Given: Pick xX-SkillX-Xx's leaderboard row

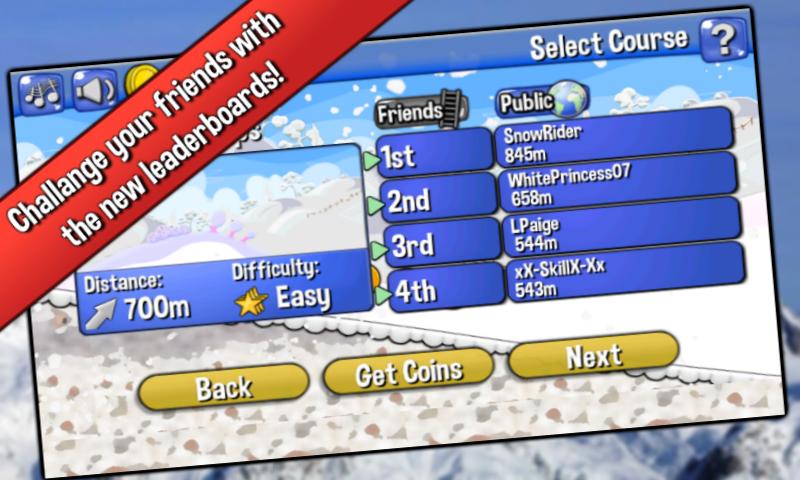Looking at the screenshot, I should pyautogui.click(x=624, y=275).
